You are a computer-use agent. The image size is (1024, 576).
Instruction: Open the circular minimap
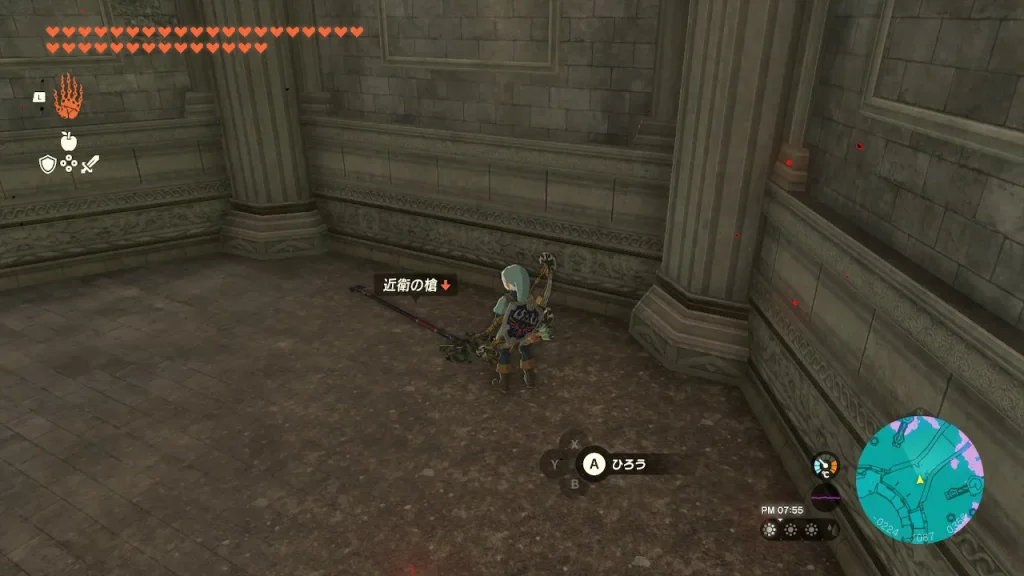tap(920, 481)
